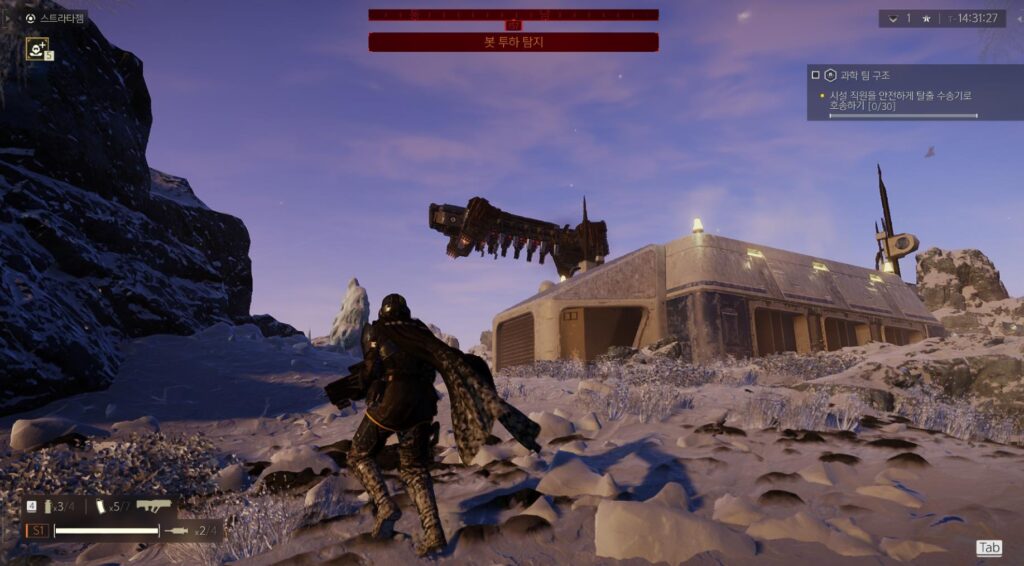Viewport: 1024px width, 566px height.
Task: Click the reinforcement count arrow icon
Action: [x=893, y=18]
